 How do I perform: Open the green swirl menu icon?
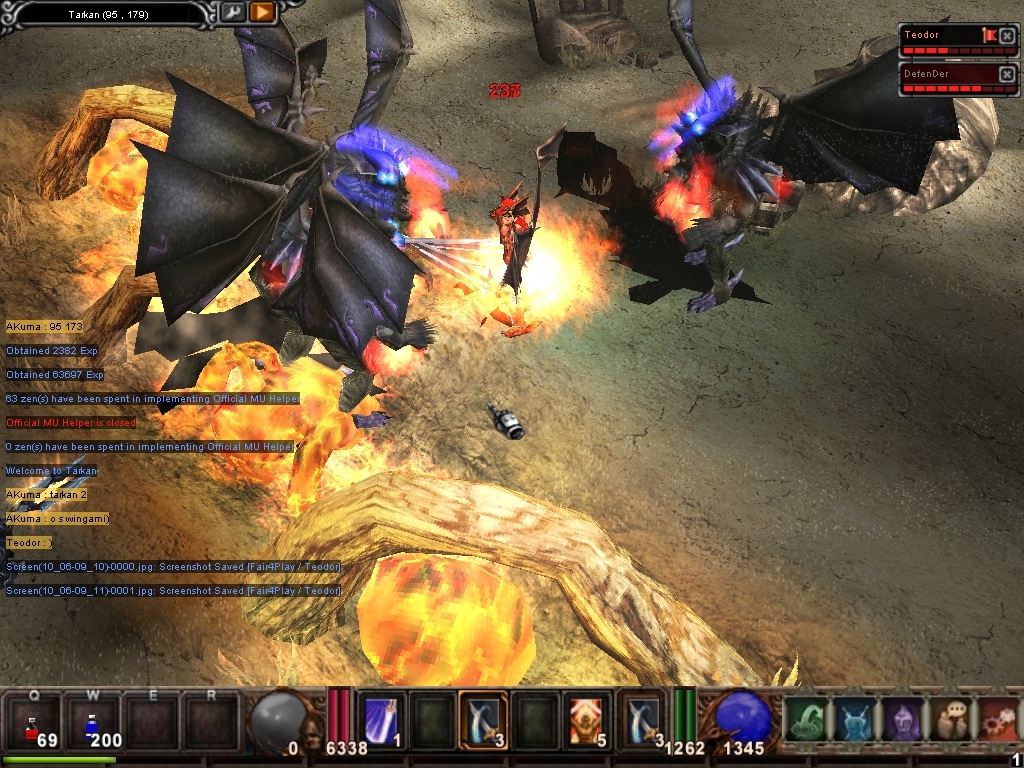click(x=805, y=720)
